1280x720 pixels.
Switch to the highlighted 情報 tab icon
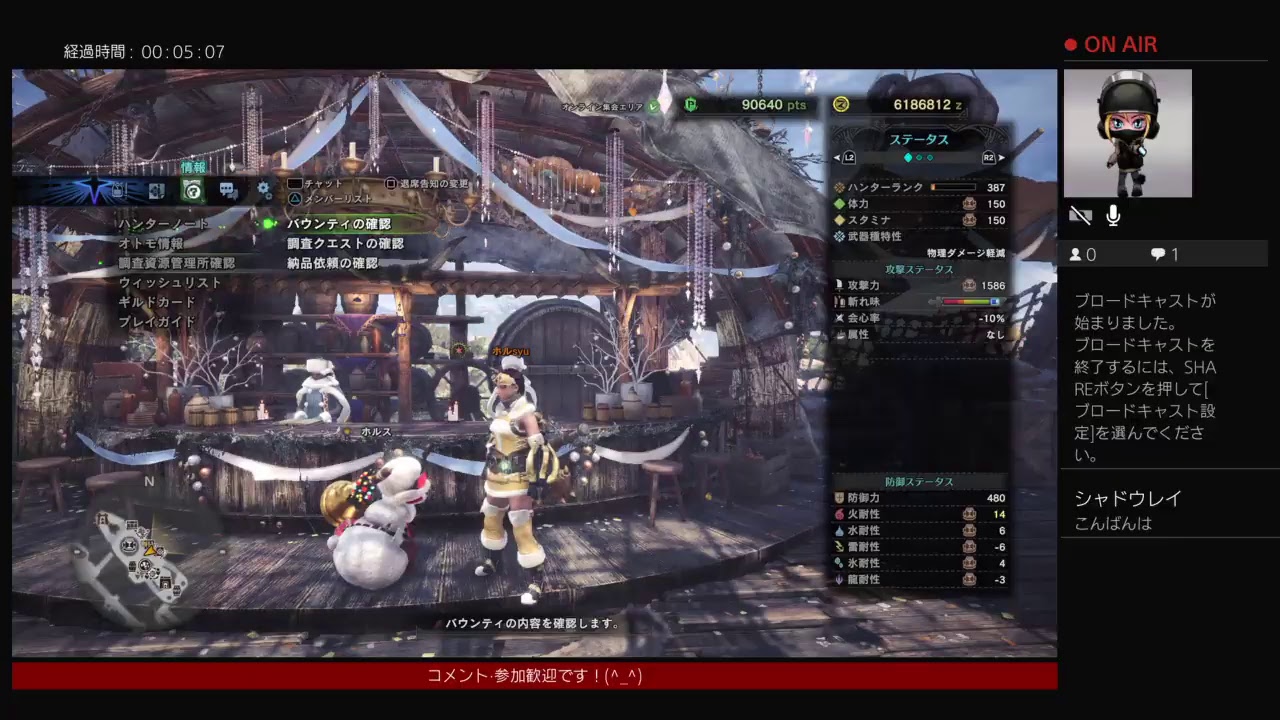[x=193, y=190]
